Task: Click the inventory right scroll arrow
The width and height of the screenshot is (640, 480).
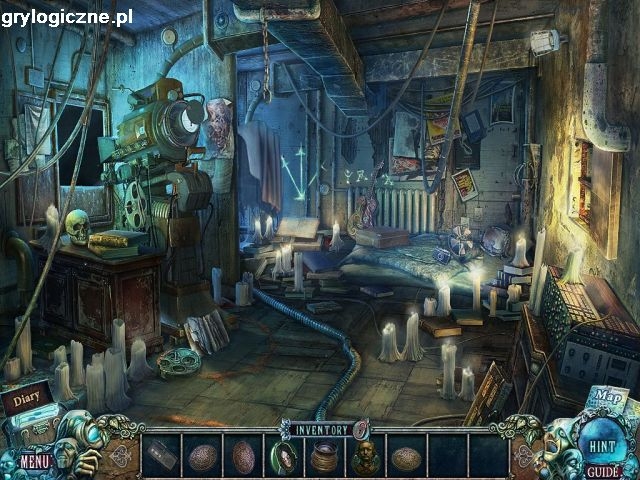Action: (x=523, y=453)
